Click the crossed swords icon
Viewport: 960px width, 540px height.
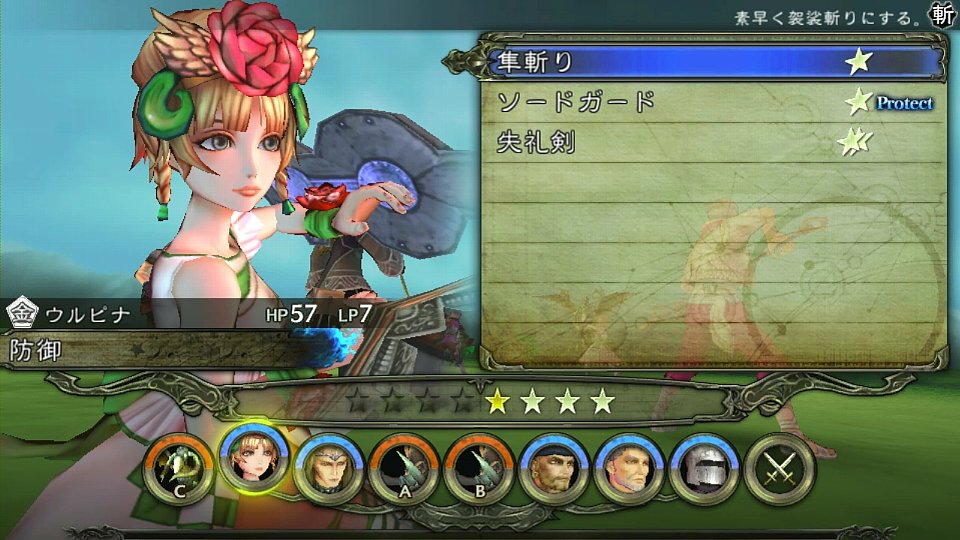(778, 466)
